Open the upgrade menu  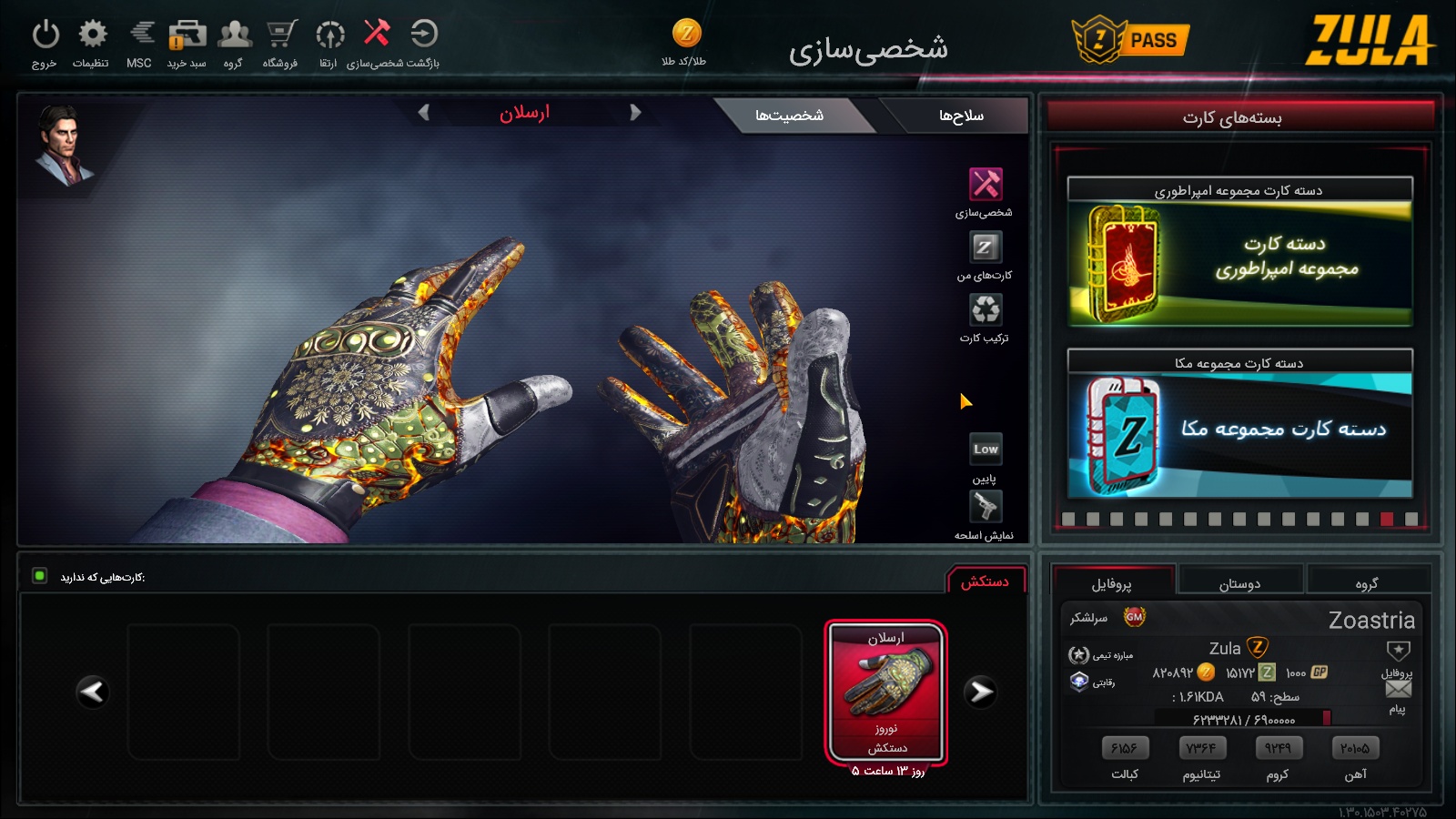pos(329,35)
